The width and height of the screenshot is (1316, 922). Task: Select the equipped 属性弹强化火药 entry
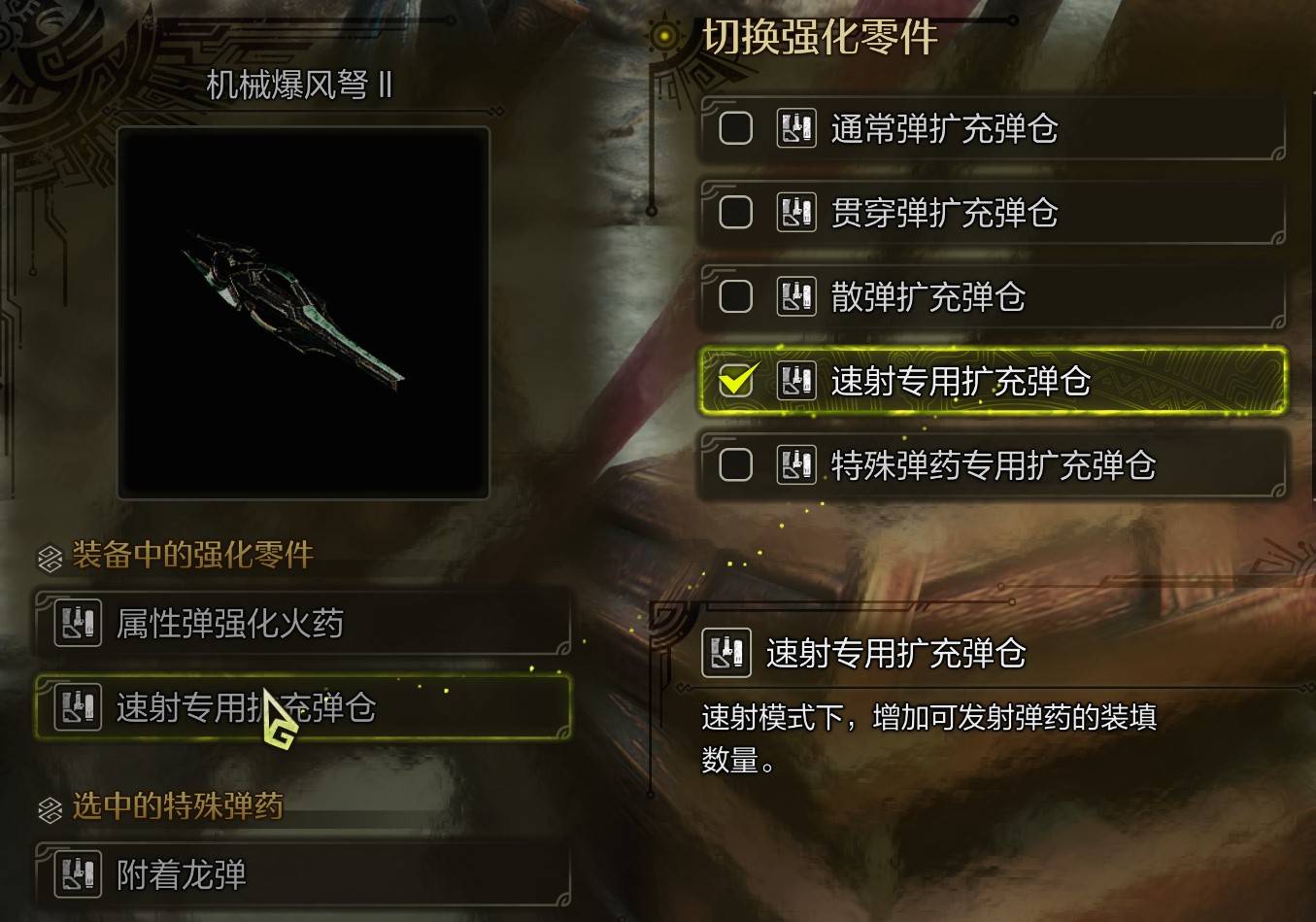(301, 623)
